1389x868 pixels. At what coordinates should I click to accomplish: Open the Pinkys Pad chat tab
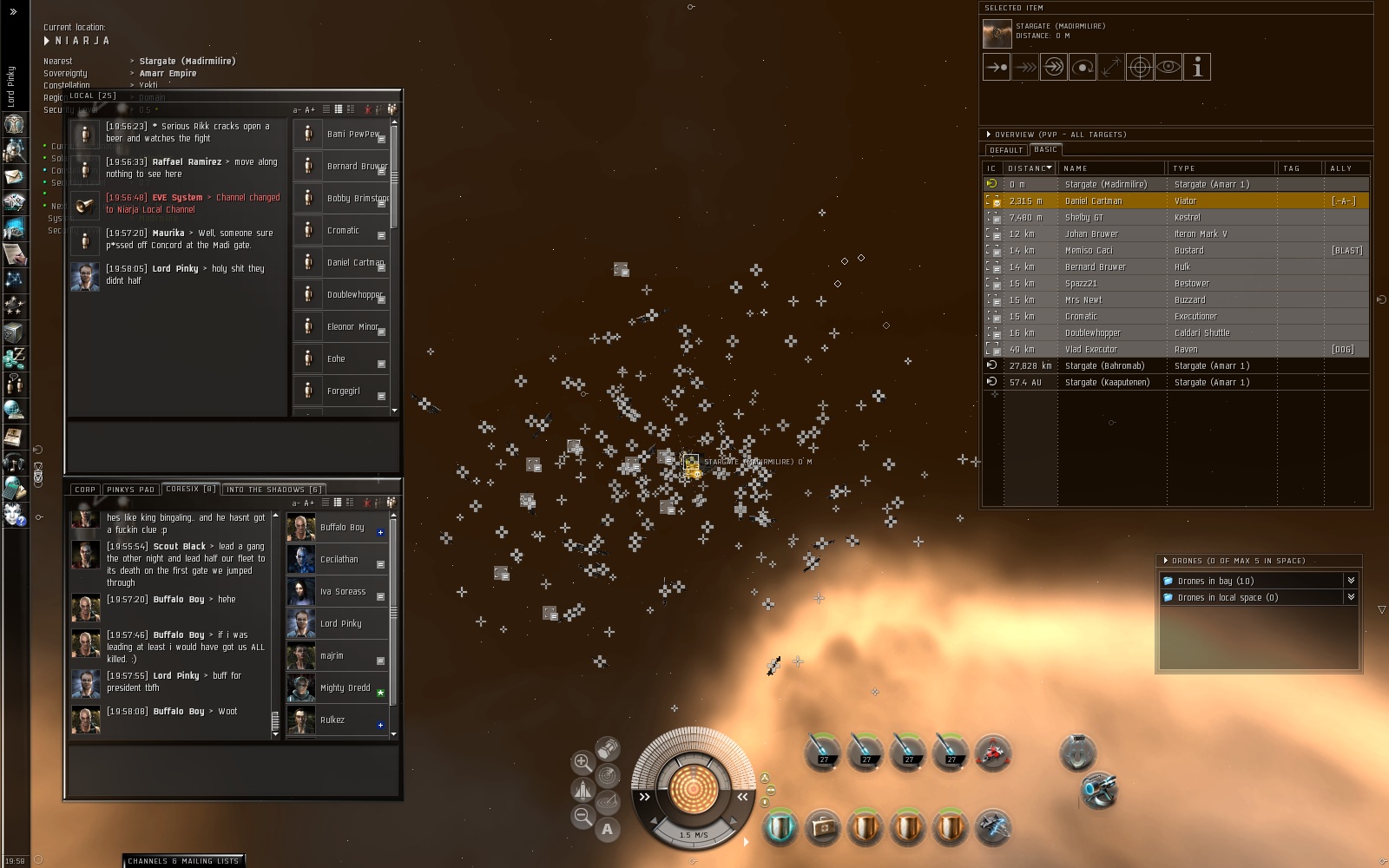click(130, 490)
